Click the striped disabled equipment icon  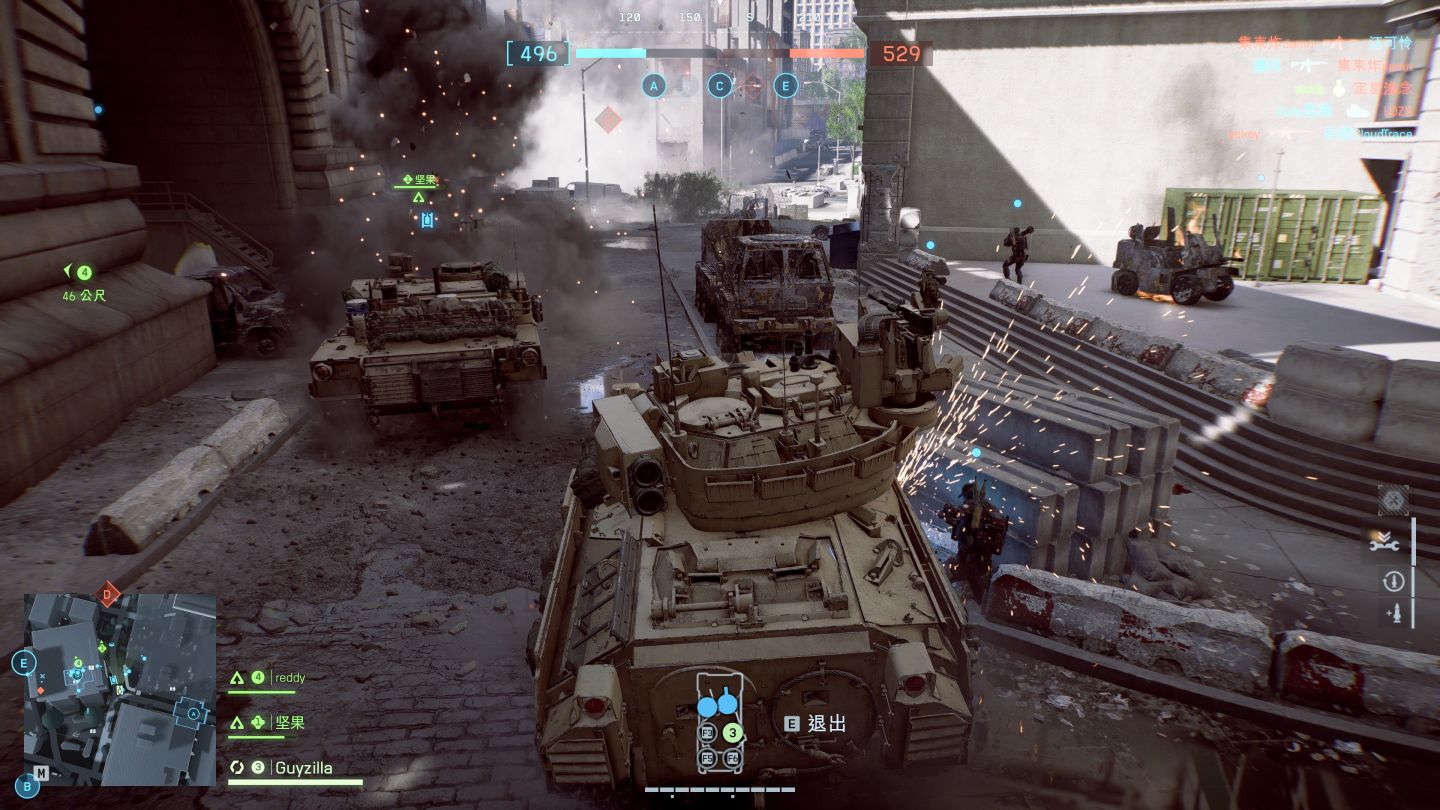[x=1393, y=499]
